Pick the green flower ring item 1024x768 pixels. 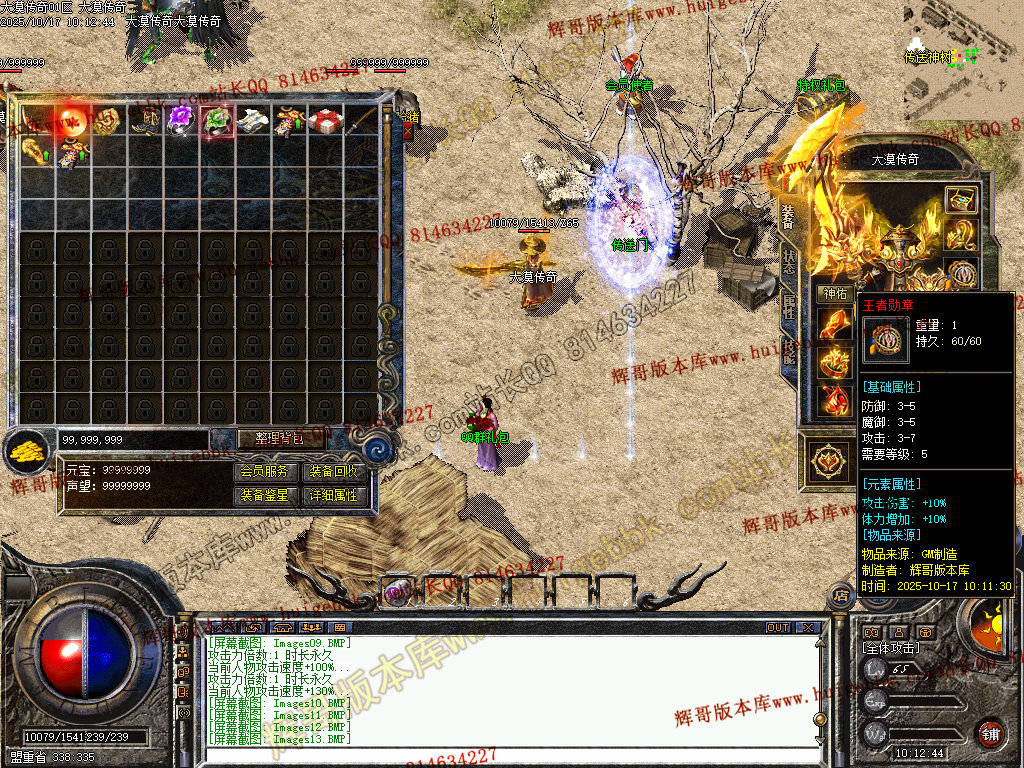tap(216, 121)
